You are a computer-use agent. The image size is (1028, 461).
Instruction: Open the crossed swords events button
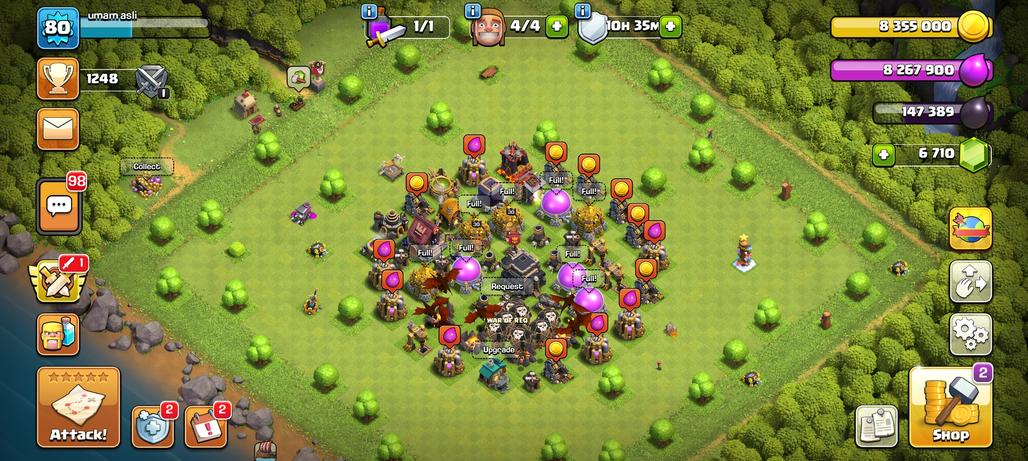point(58,280)
